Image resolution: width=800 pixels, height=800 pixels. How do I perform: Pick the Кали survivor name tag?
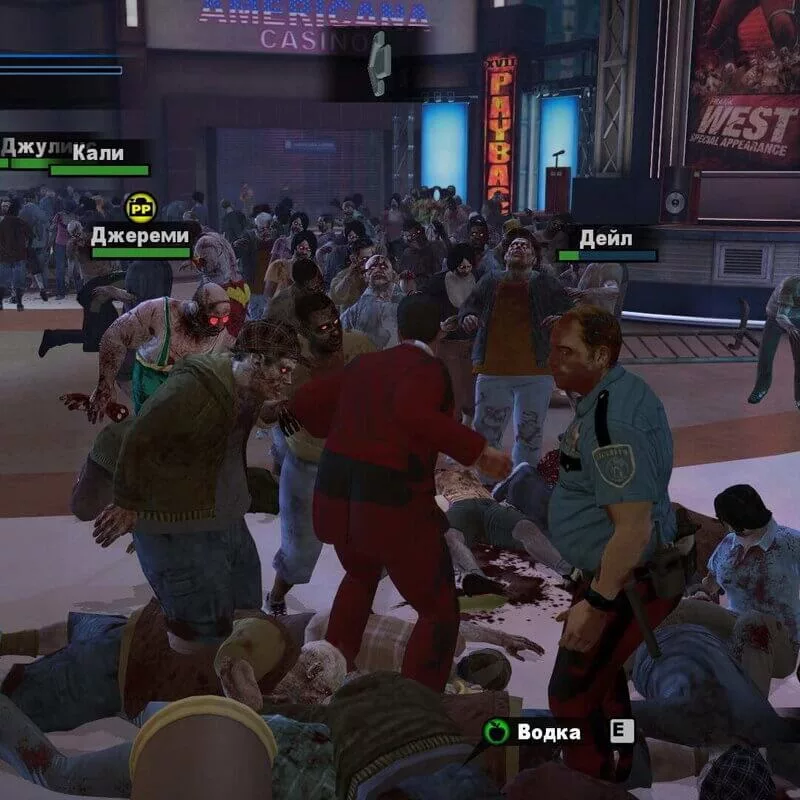pos(98,153)
